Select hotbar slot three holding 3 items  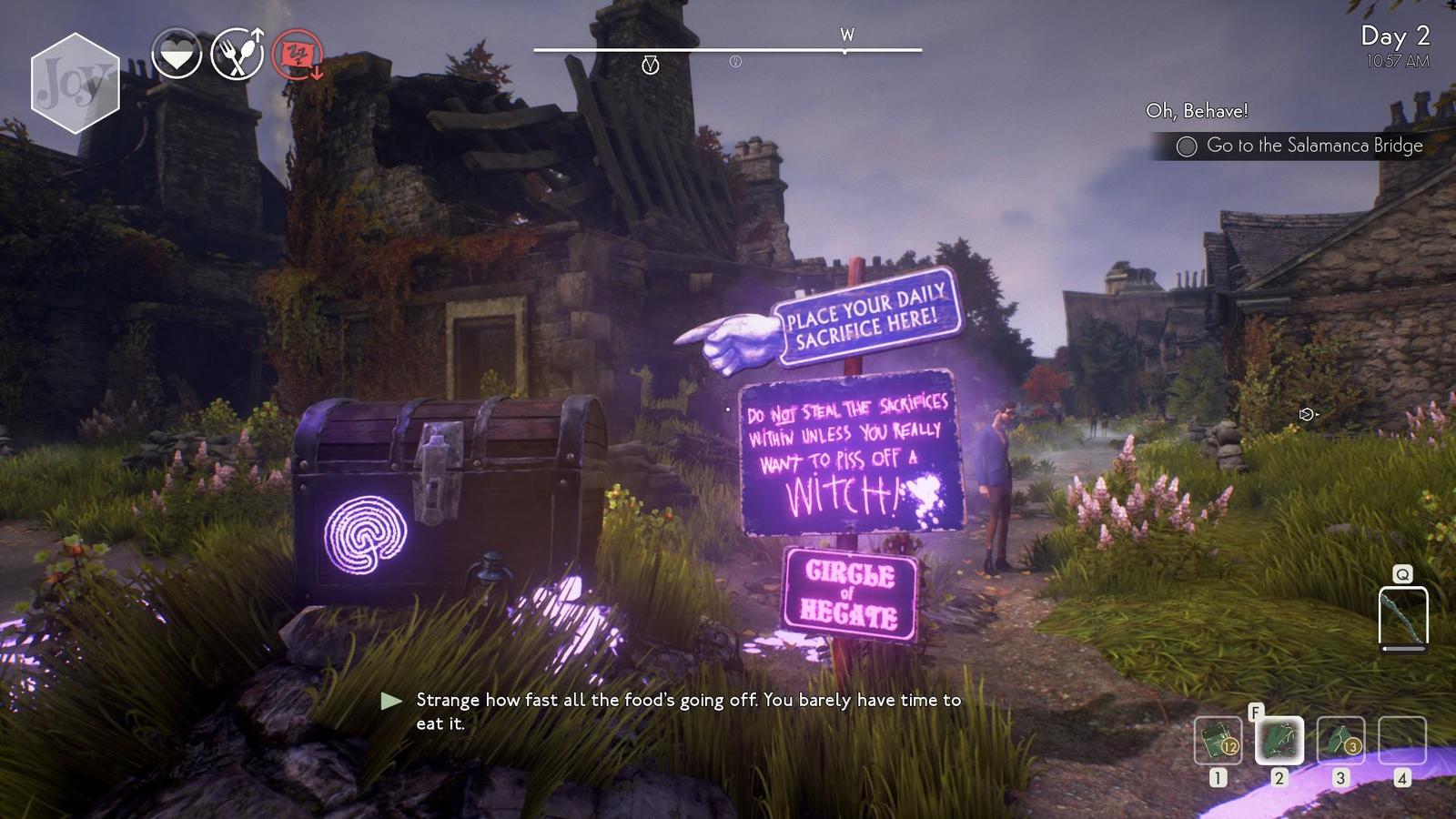click(x=1340, y=741)
